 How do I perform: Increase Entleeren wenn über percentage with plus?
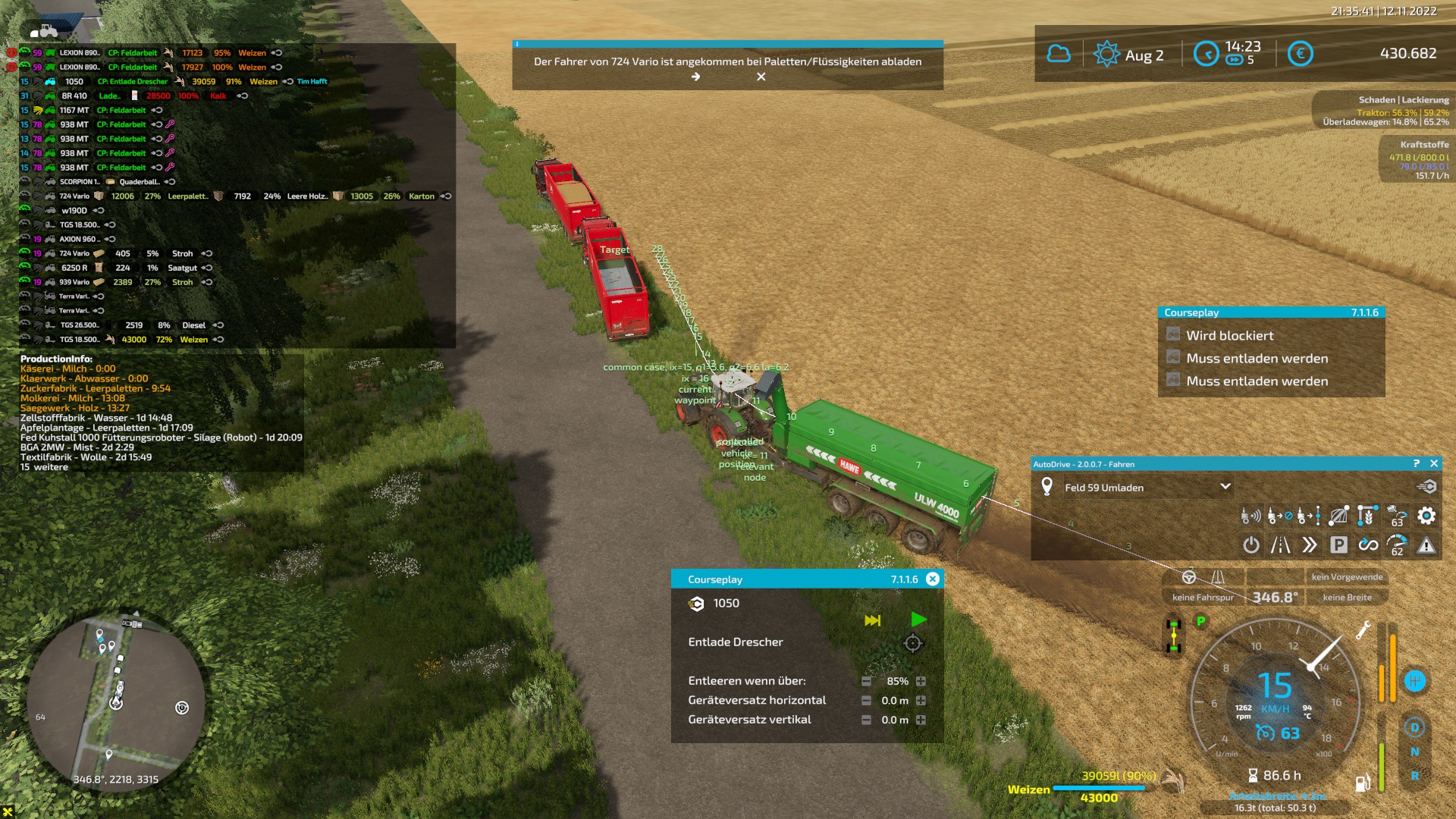click(921, 681)
